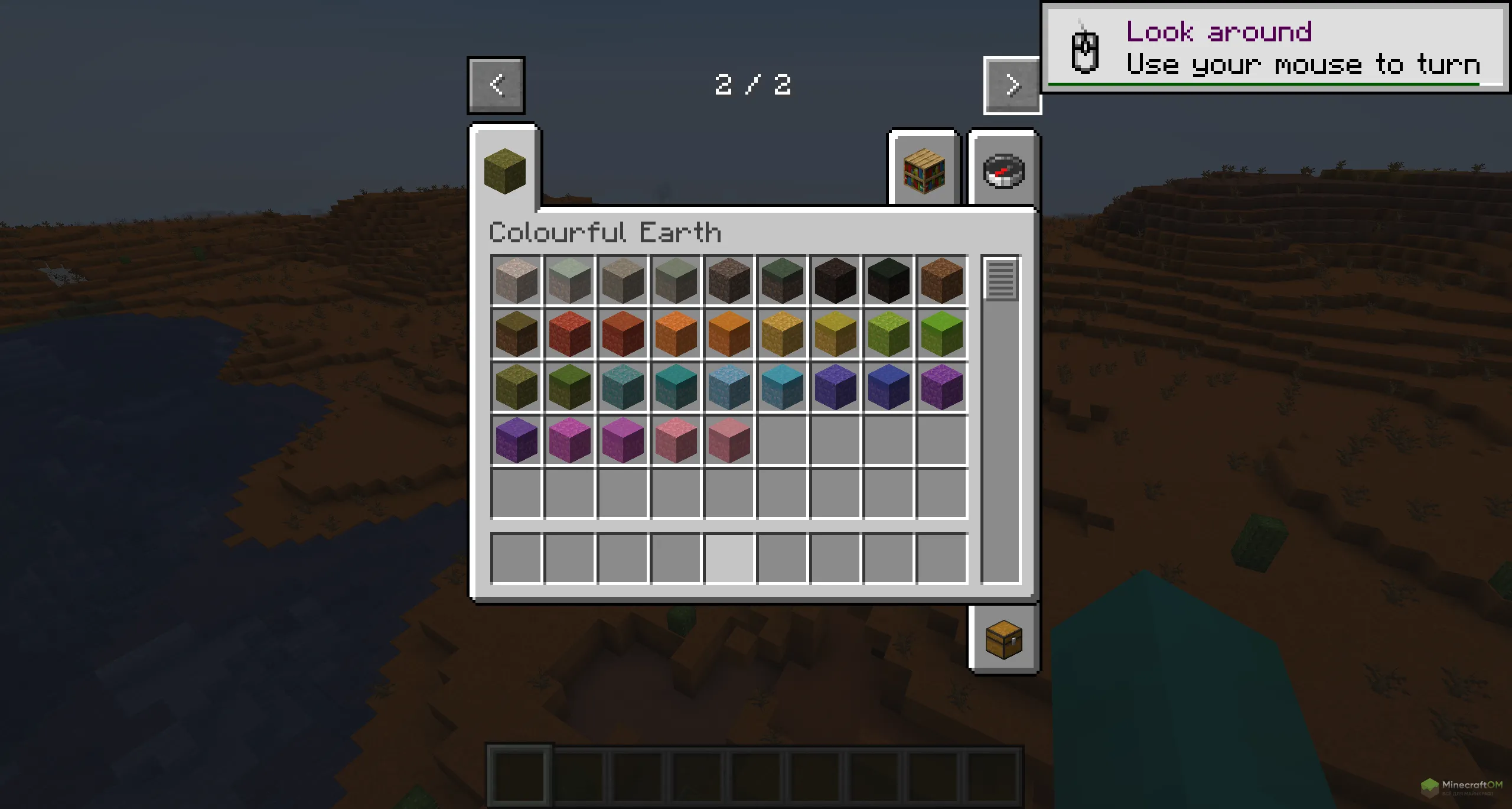
Task: Click the creative inventory scrollbar handle
Action: (1001, 279)
